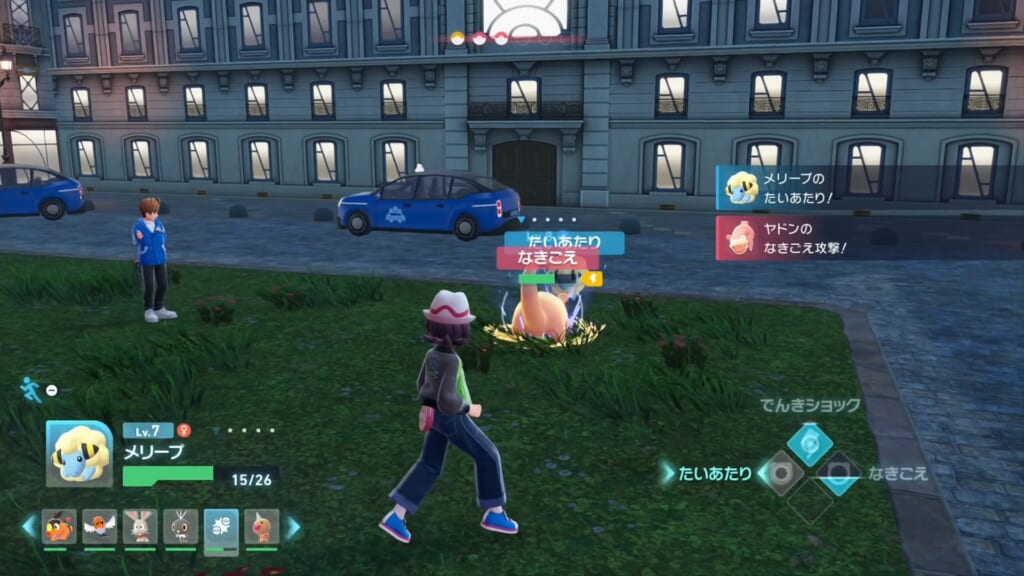The image size is (1024, 576).
Task: Select Bunnelby in the party bar
Action: tap(140, 526)
